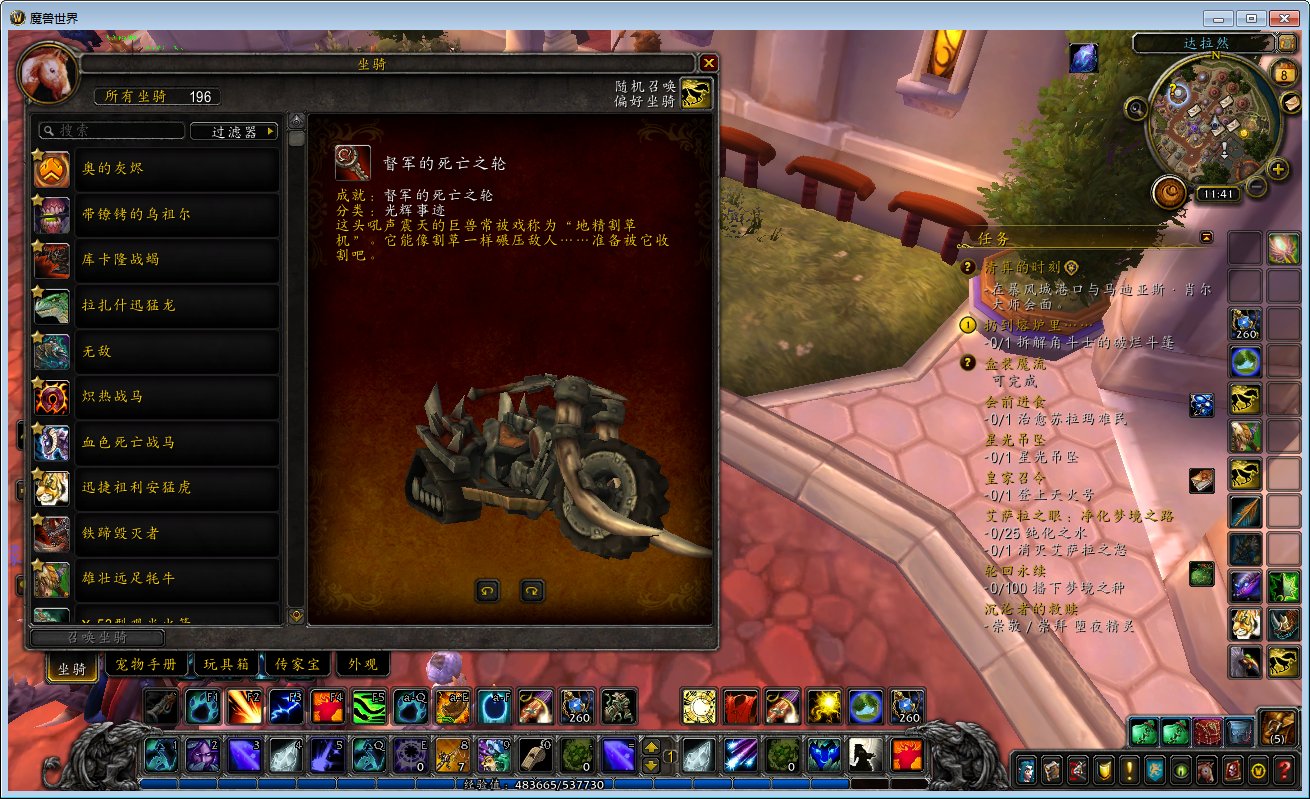
Task: Open the unread mail icon beside the minimap
Action: click(1290, 103)
